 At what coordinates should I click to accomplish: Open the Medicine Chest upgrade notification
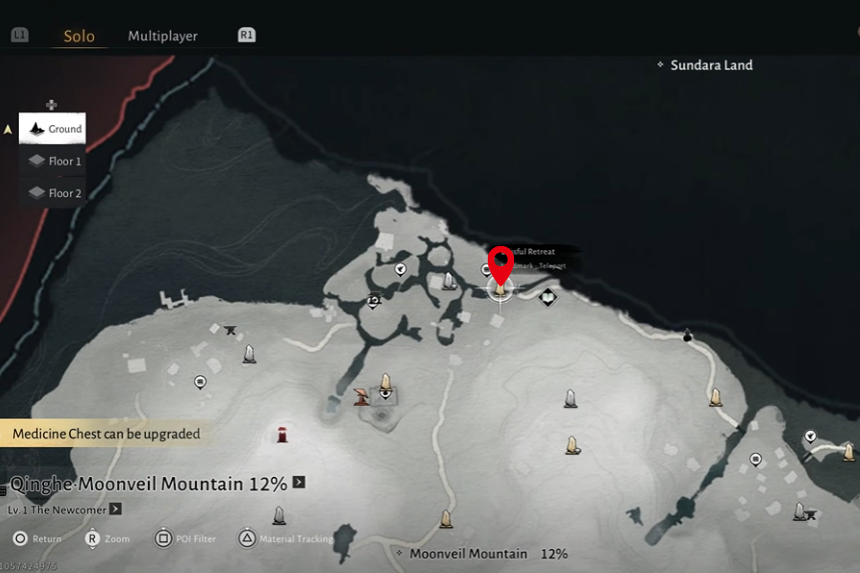point(106,434)
